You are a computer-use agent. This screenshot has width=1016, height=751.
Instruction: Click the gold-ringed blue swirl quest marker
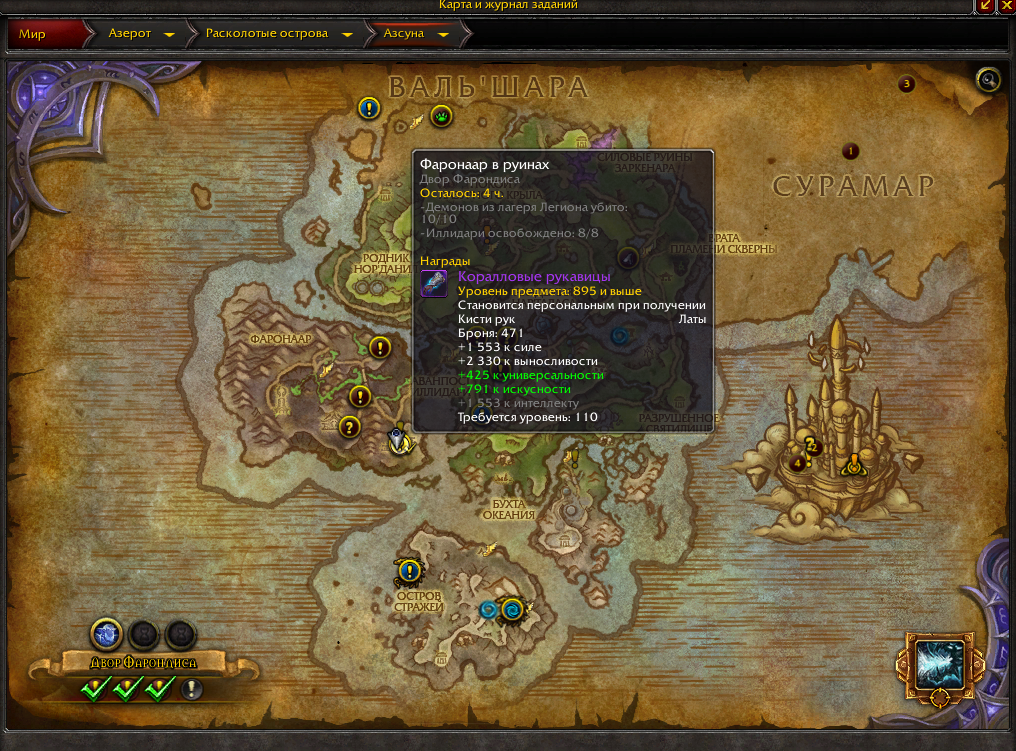point(514,609)
